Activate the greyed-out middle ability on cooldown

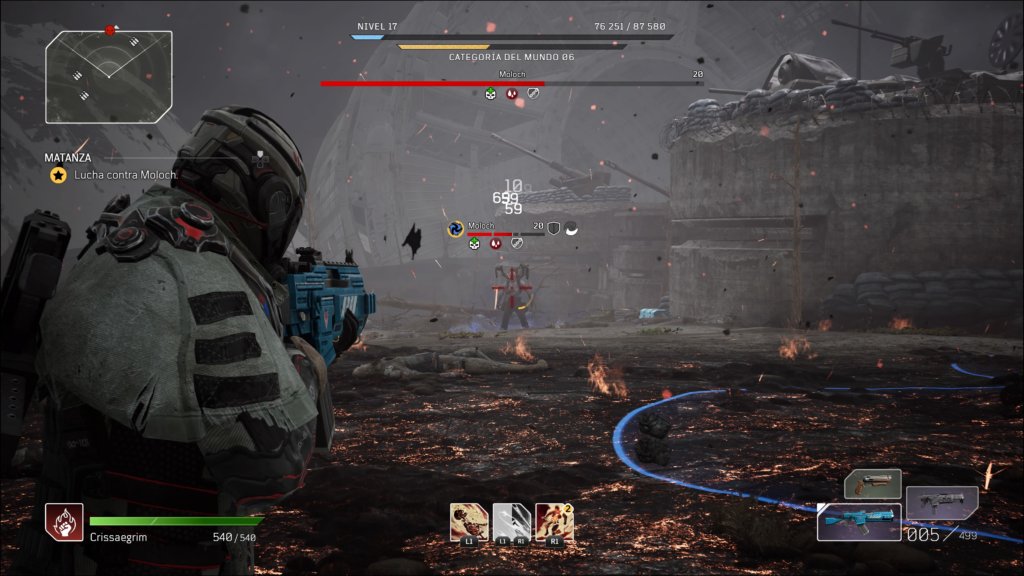pyautogui.click(x=512, y=522)
